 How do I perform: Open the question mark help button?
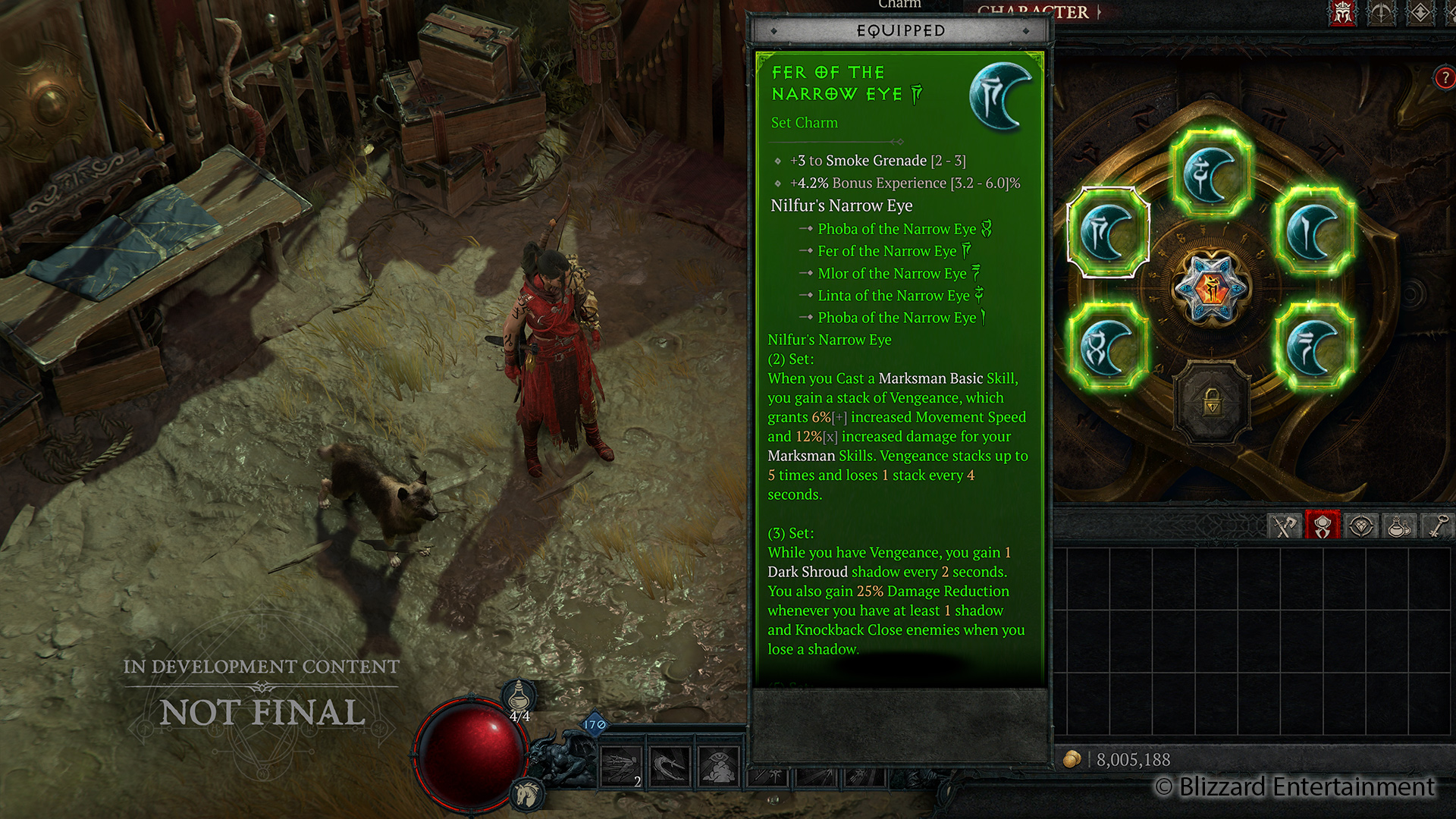(x=1445, y=77)
